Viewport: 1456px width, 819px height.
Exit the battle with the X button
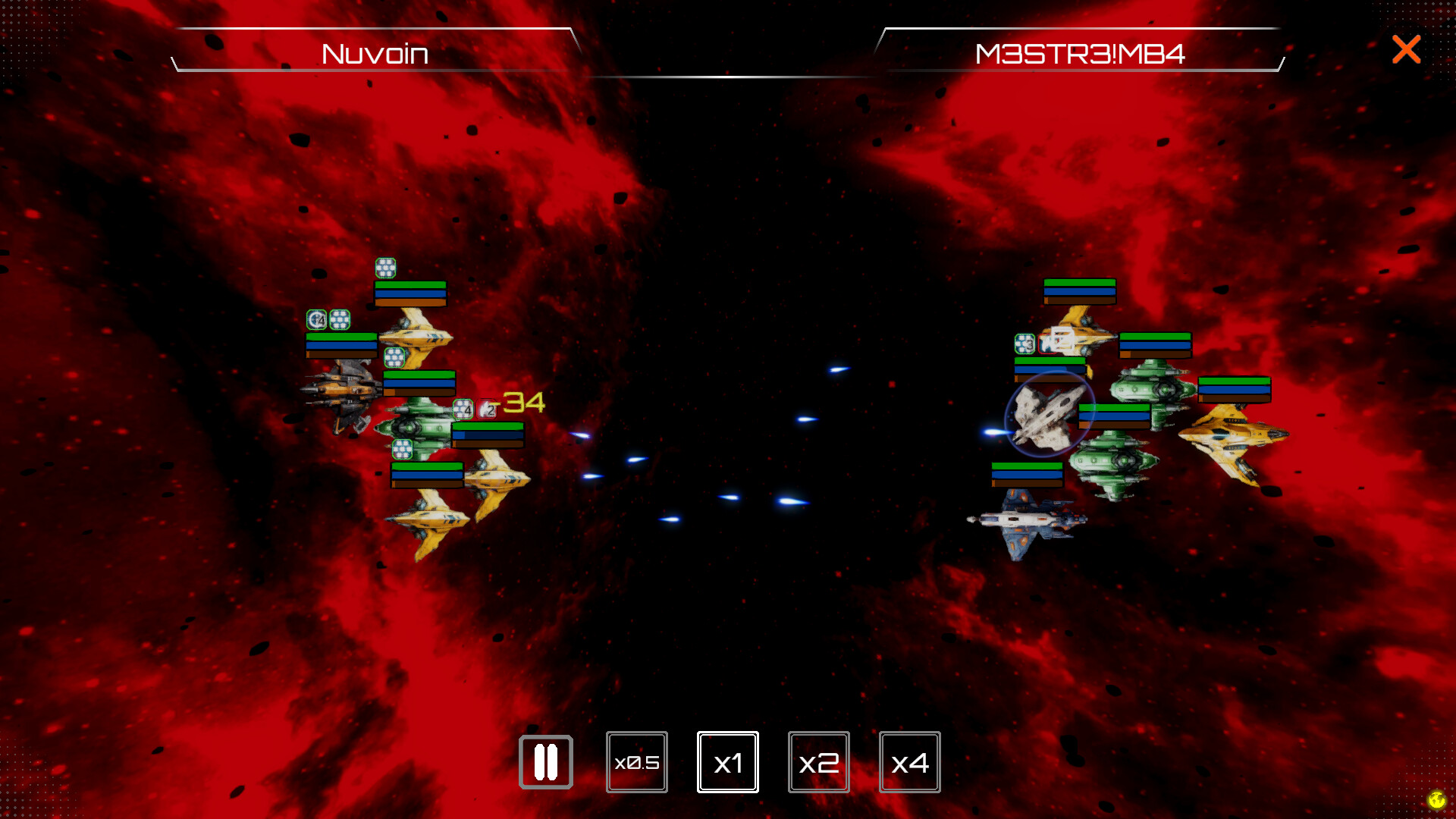point(1406,49)
